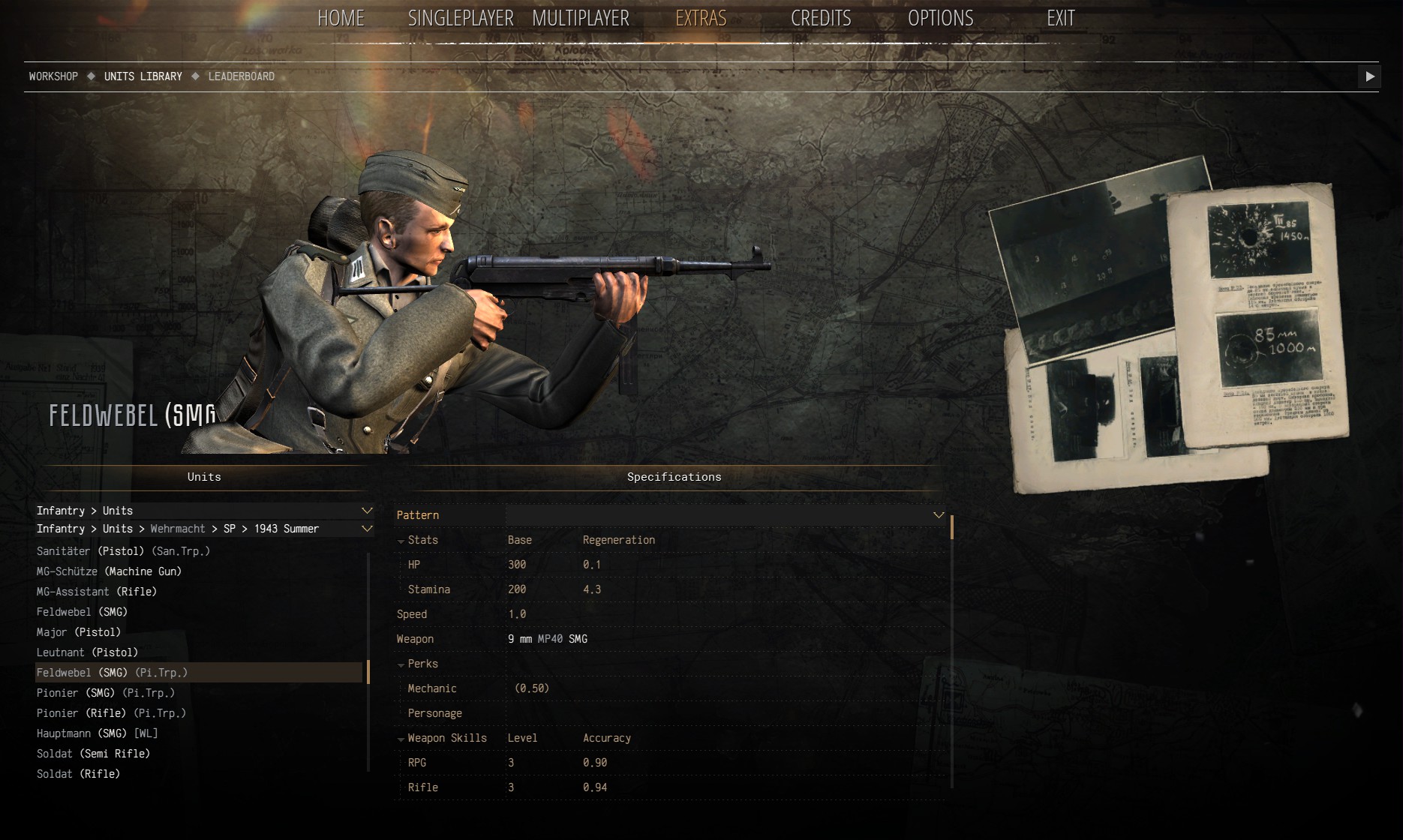Collapse the Stats section

(401, 541)
